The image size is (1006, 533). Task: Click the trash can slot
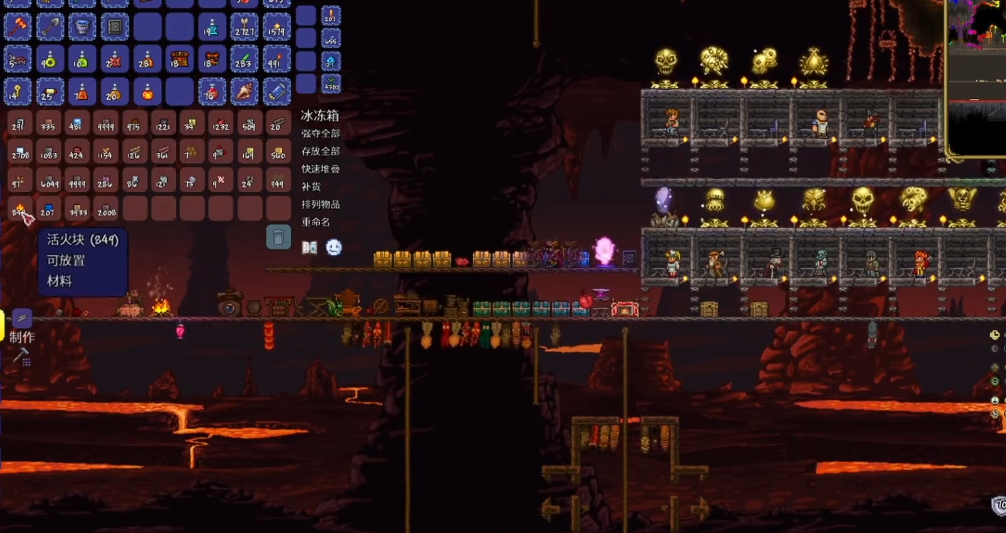point(279,237)
